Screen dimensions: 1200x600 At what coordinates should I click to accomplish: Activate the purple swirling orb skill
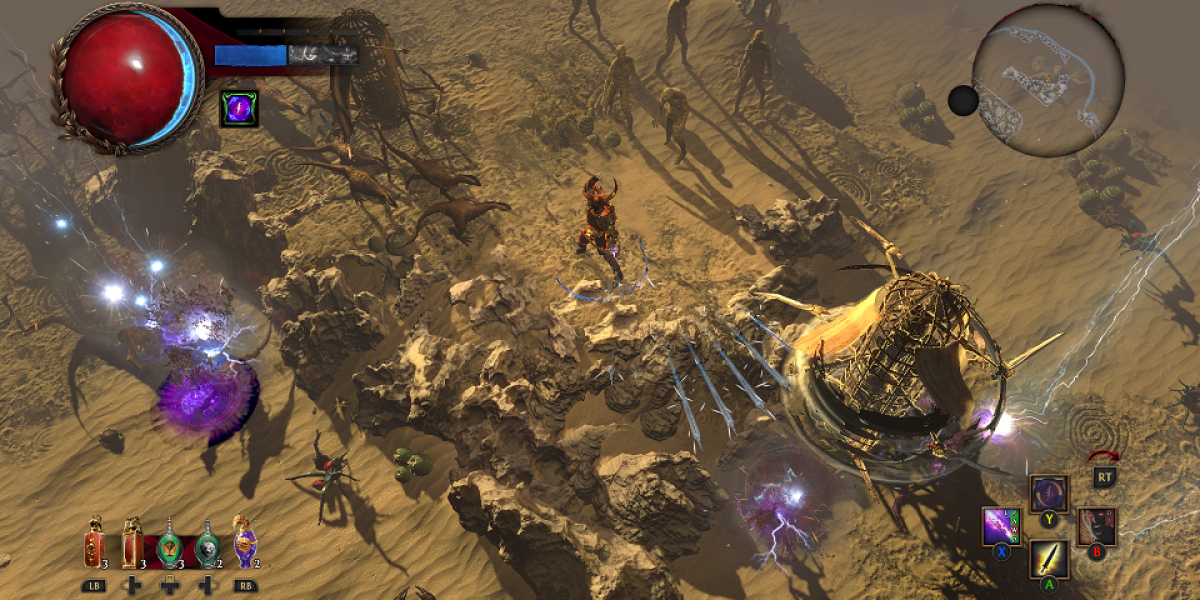click(1049, 494)
